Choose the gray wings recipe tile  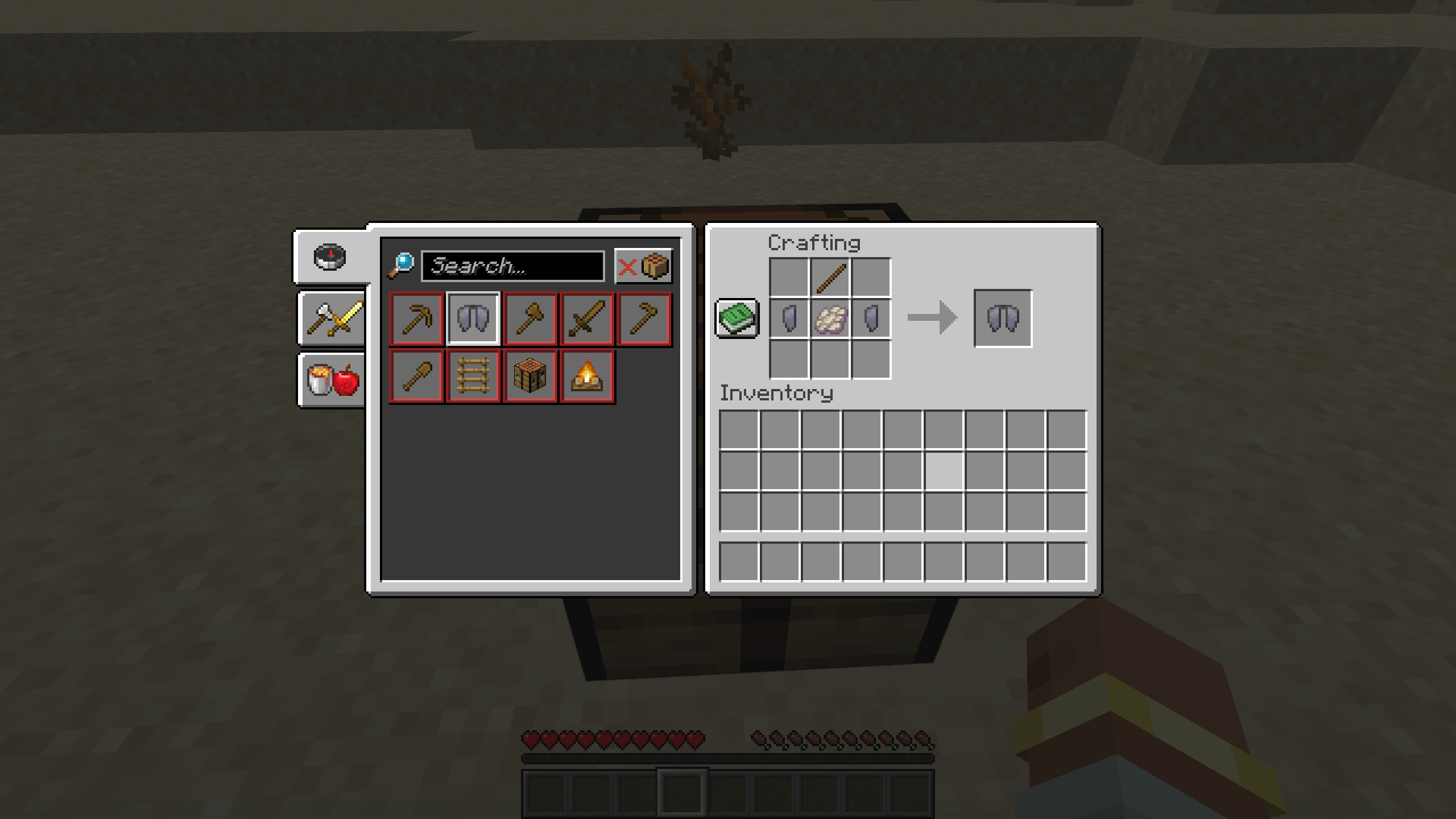tap(473, 319)
